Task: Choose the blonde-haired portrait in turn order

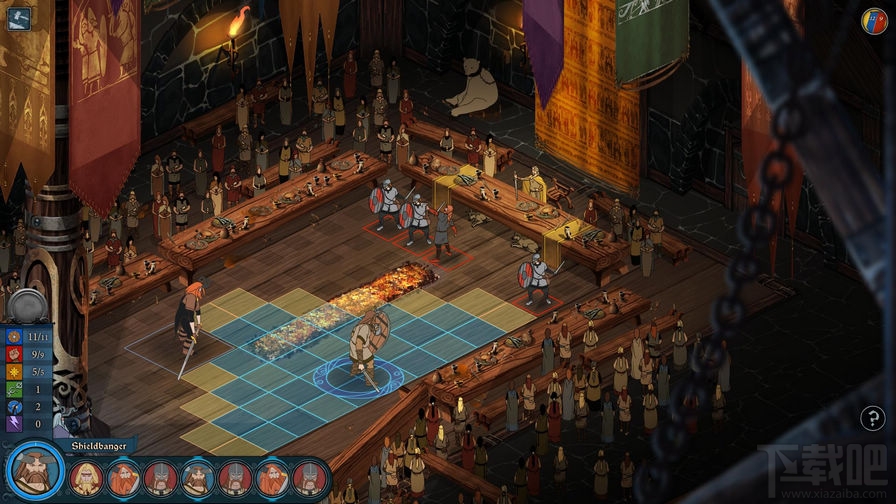Action: [86, 477]
